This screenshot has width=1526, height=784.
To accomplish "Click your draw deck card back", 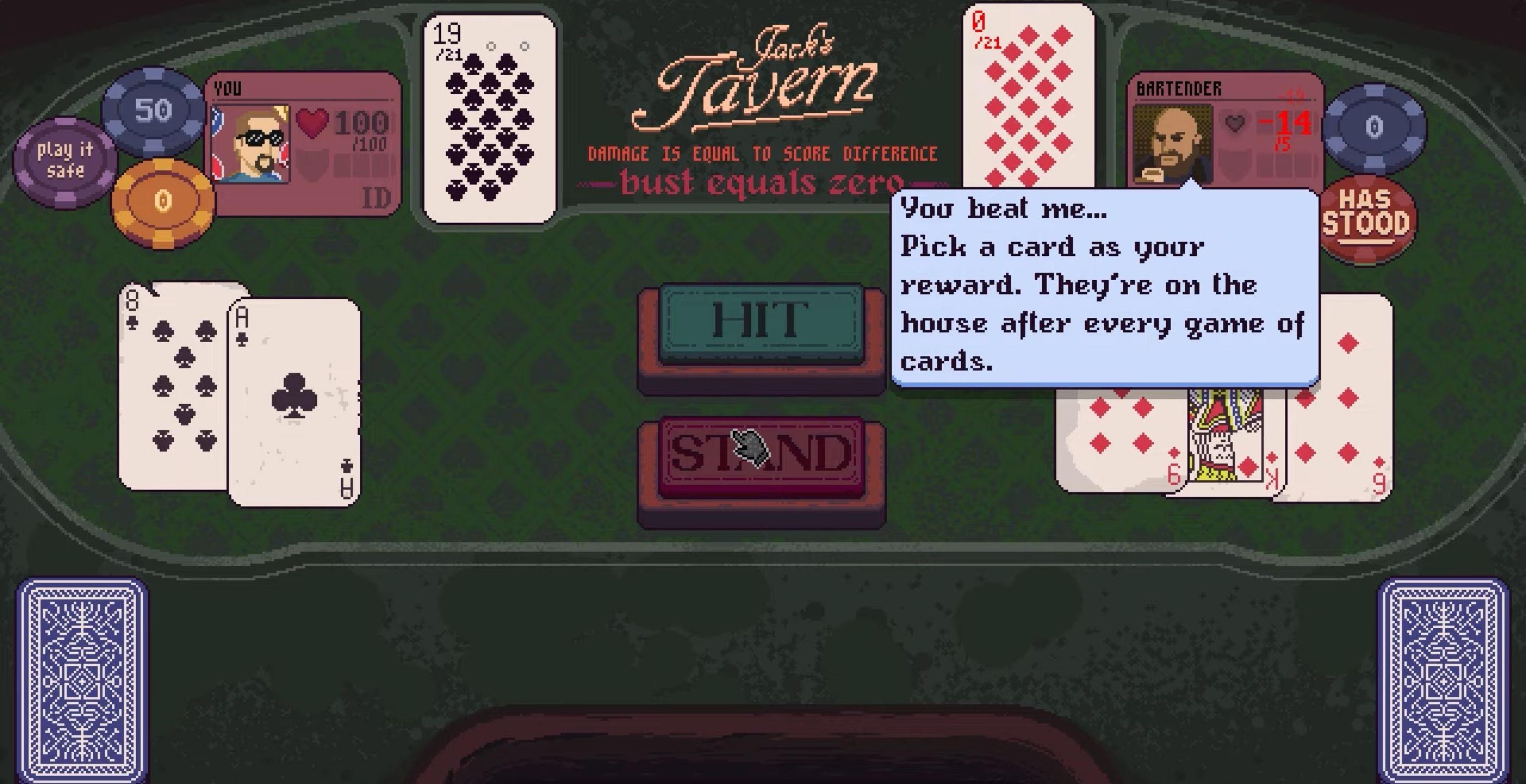I will click(x=81, y=681).
